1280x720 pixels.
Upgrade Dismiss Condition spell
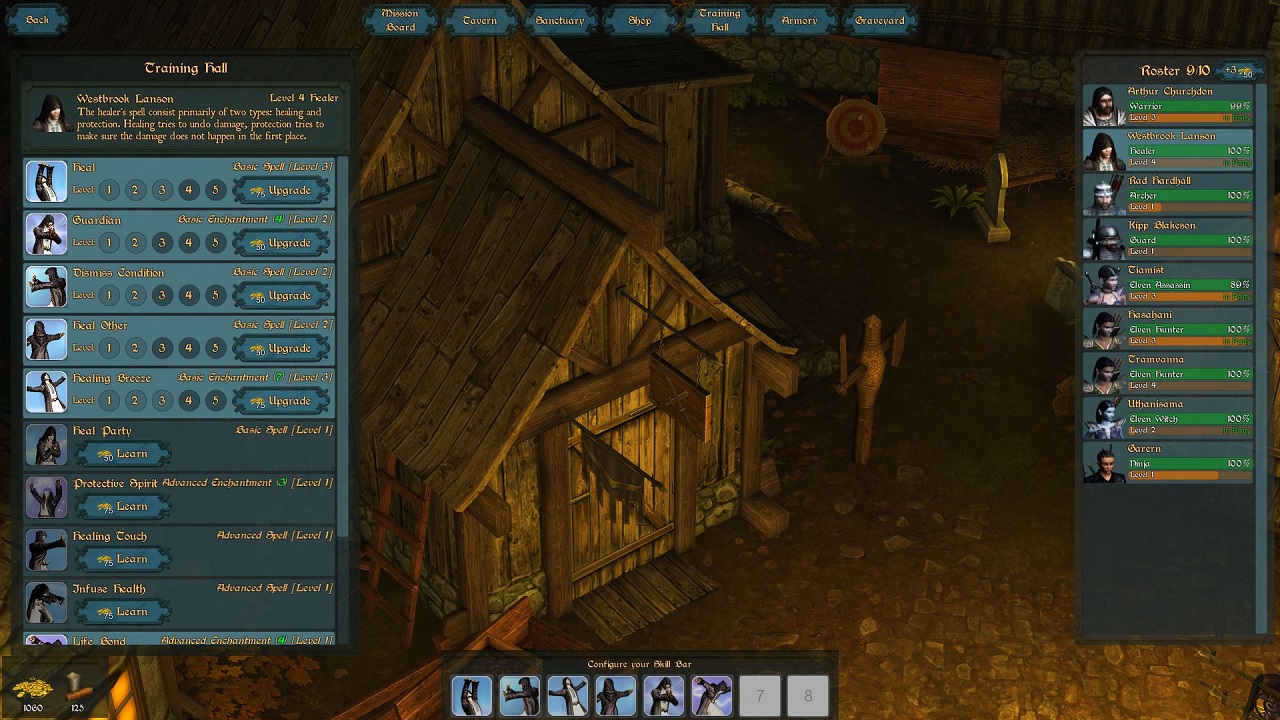[x=281, y=296]
